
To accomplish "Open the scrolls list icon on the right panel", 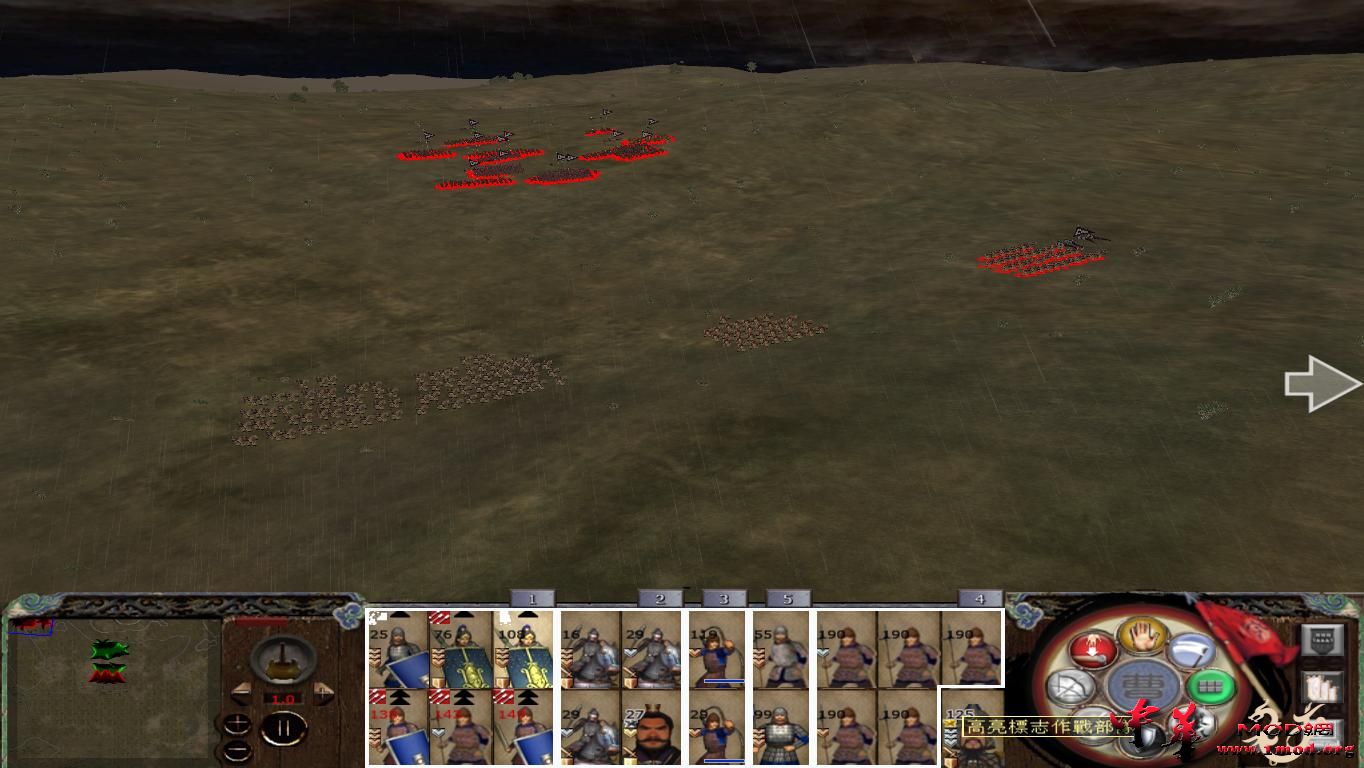I will pos(1324,686).
